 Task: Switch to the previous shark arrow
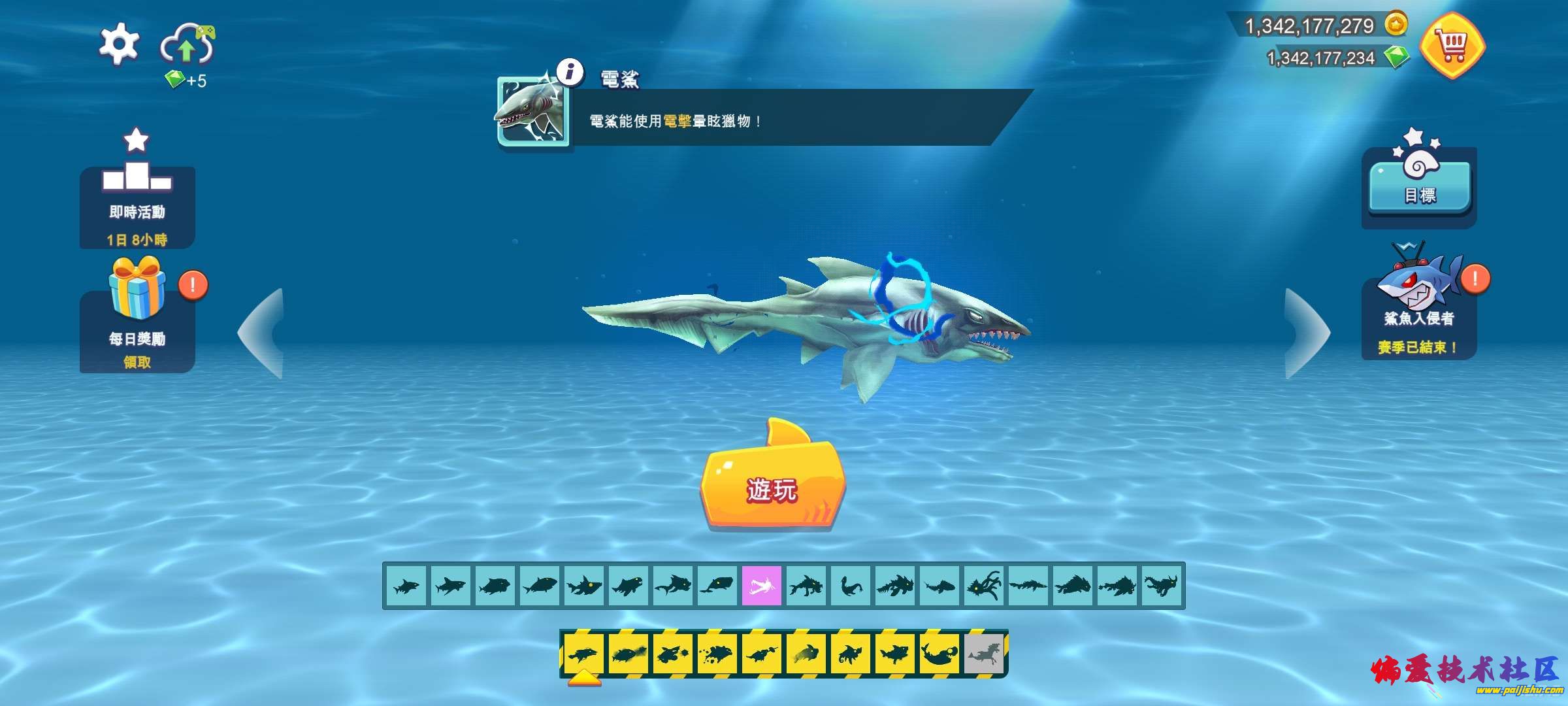(x=263, y=333)
